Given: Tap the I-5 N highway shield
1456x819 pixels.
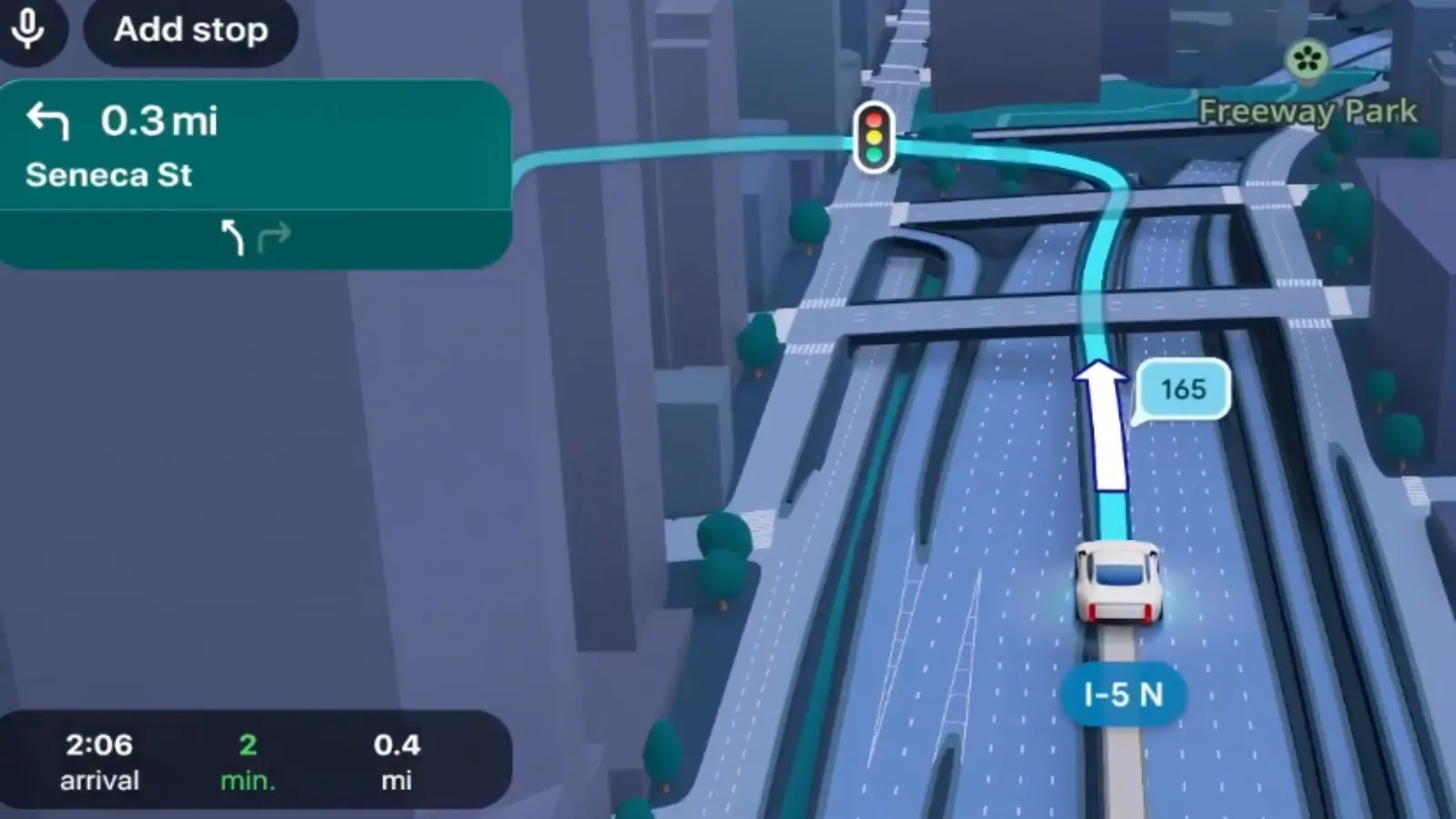Looking at the screenshot, I should click(1124, 694).
